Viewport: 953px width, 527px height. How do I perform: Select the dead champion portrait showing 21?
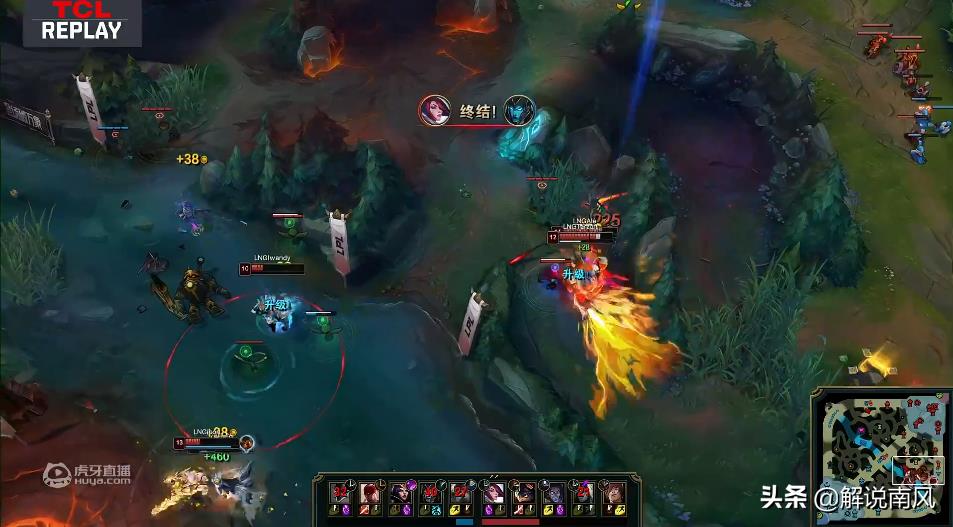click(581, 492)
